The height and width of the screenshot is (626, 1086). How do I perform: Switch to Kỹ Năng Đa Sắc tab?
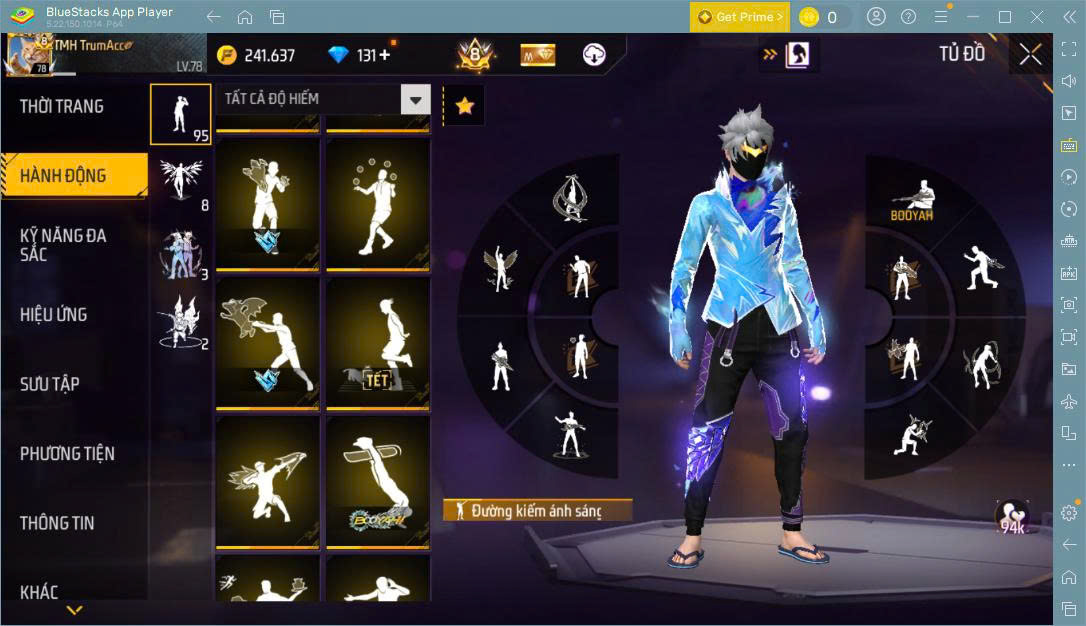coord(63,245)
